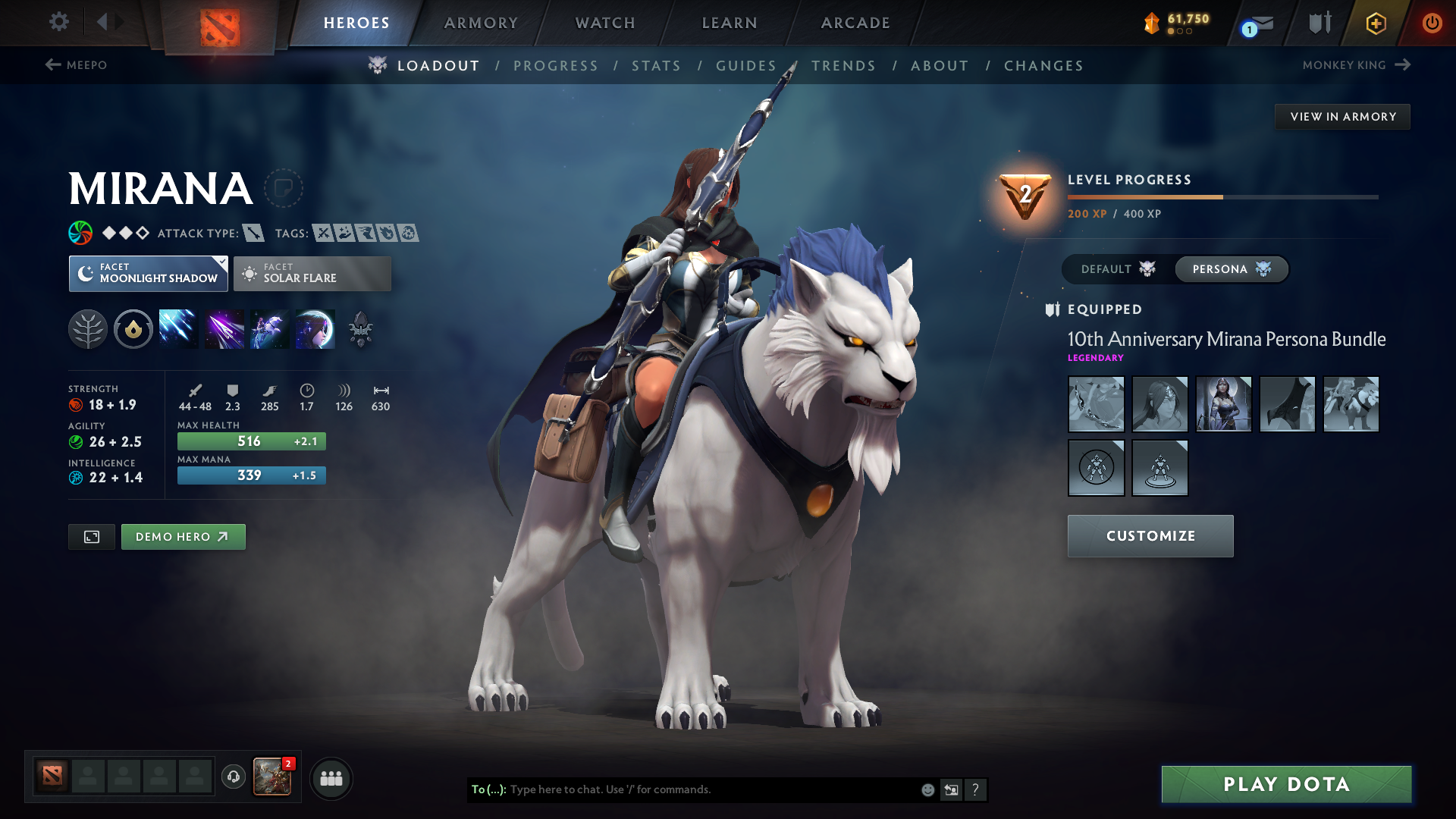This screenshot has width=1456, height=819.
Task: Click the level progress XP bar
Action: (x=1221, y=196)
